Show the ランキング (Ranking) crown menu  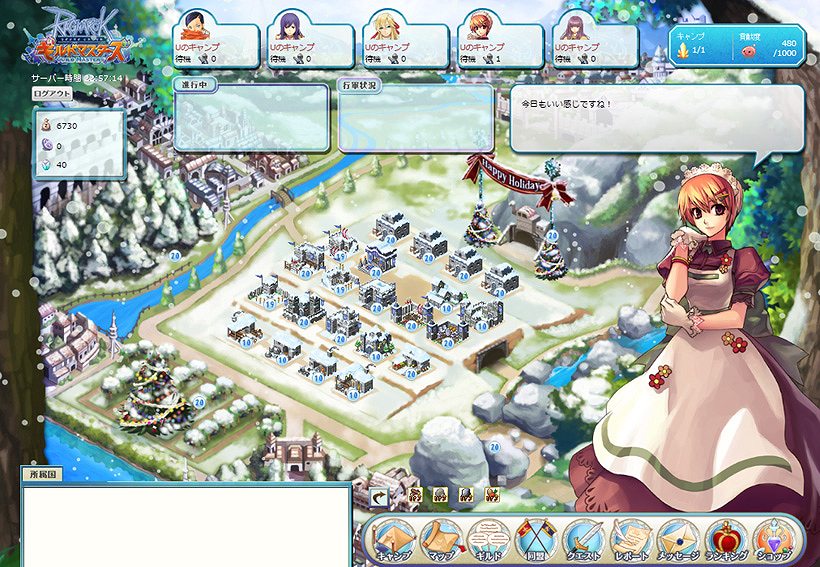[x=725, y=540]
